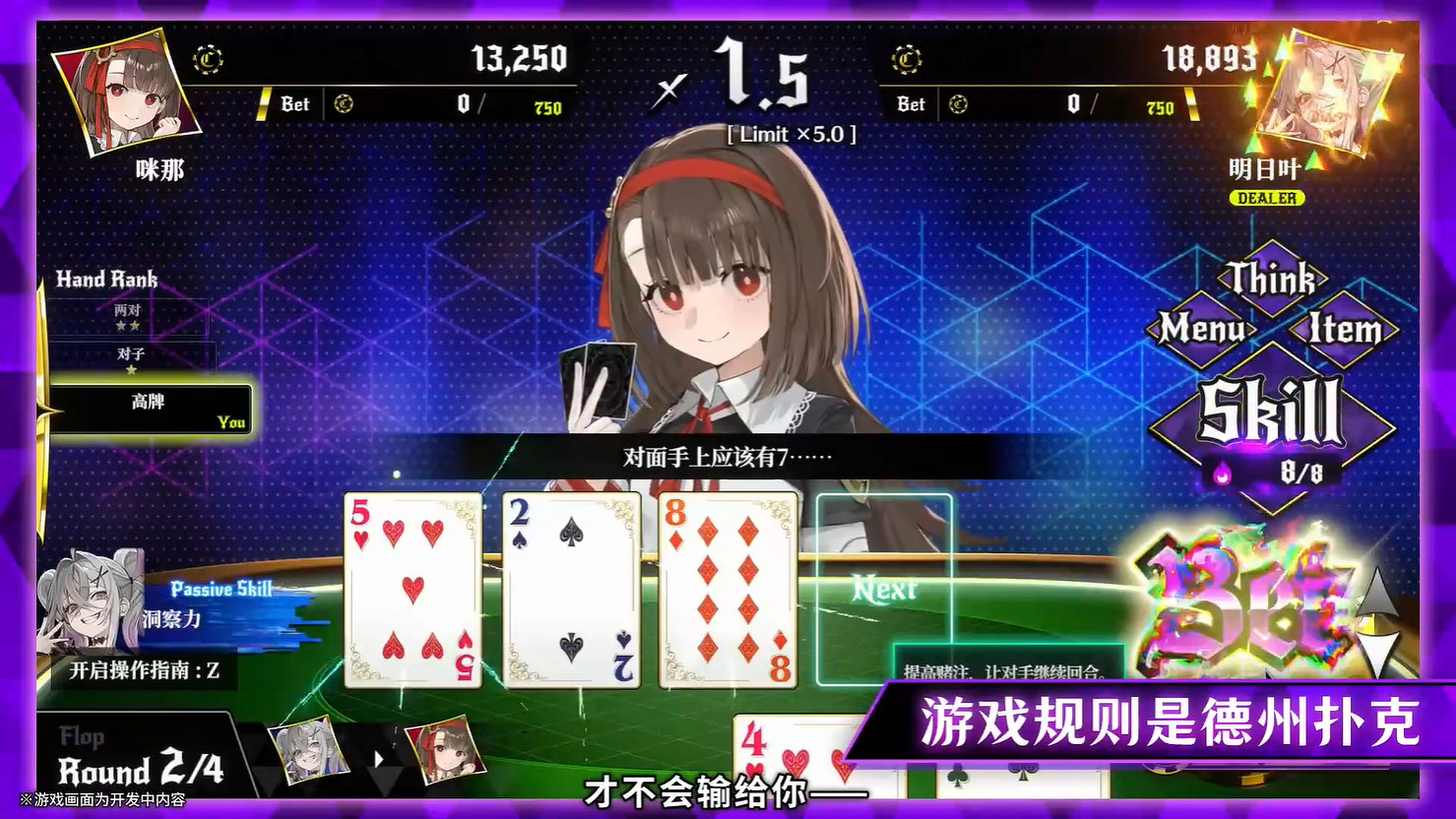Expand the arrow between the bottom player thumbnails
The height and width of the screenshot is (819, 1456).
pyautogui.click(x=379, y=758)
